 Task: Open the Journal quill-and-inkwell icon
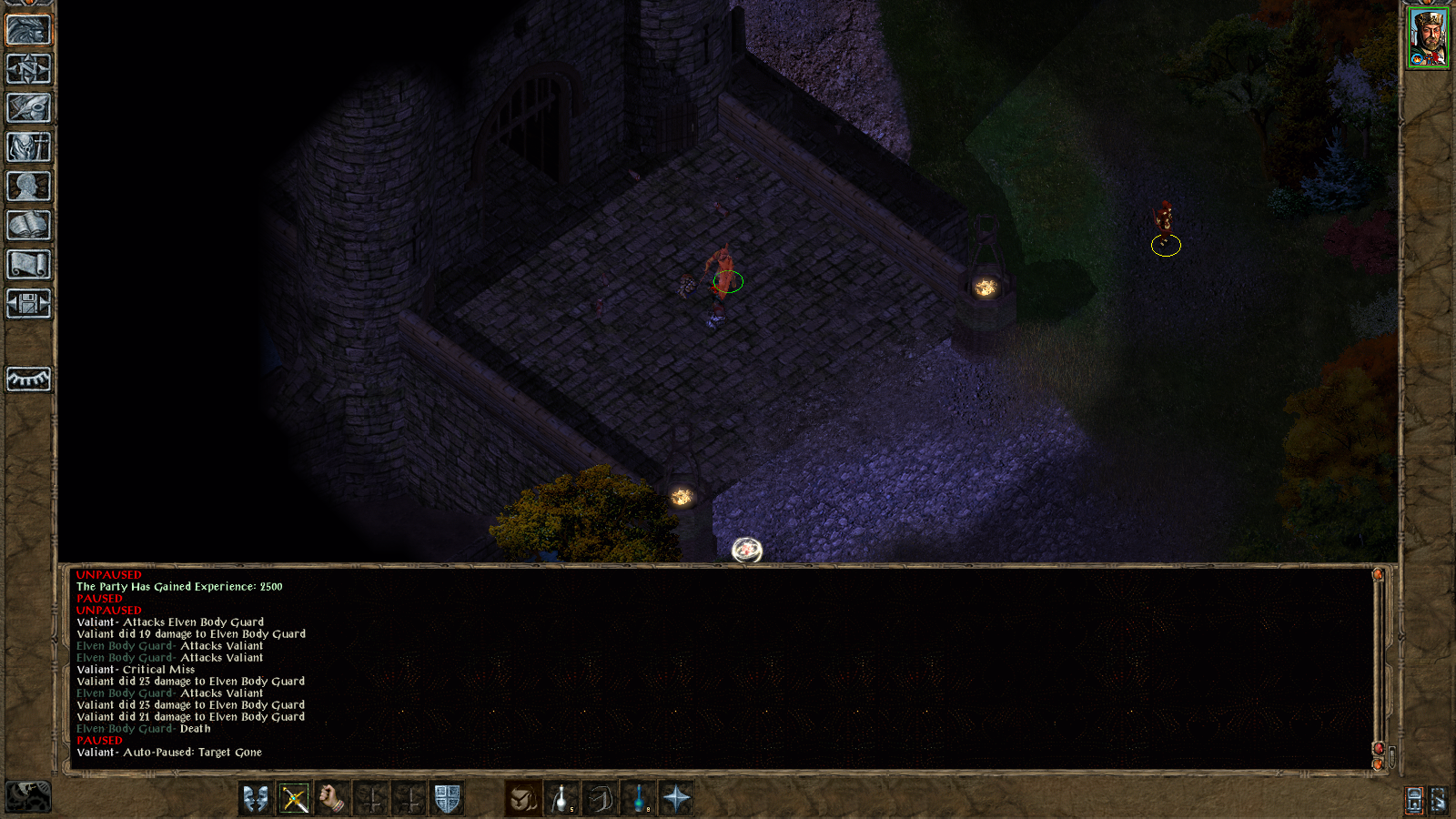point(27,106)
